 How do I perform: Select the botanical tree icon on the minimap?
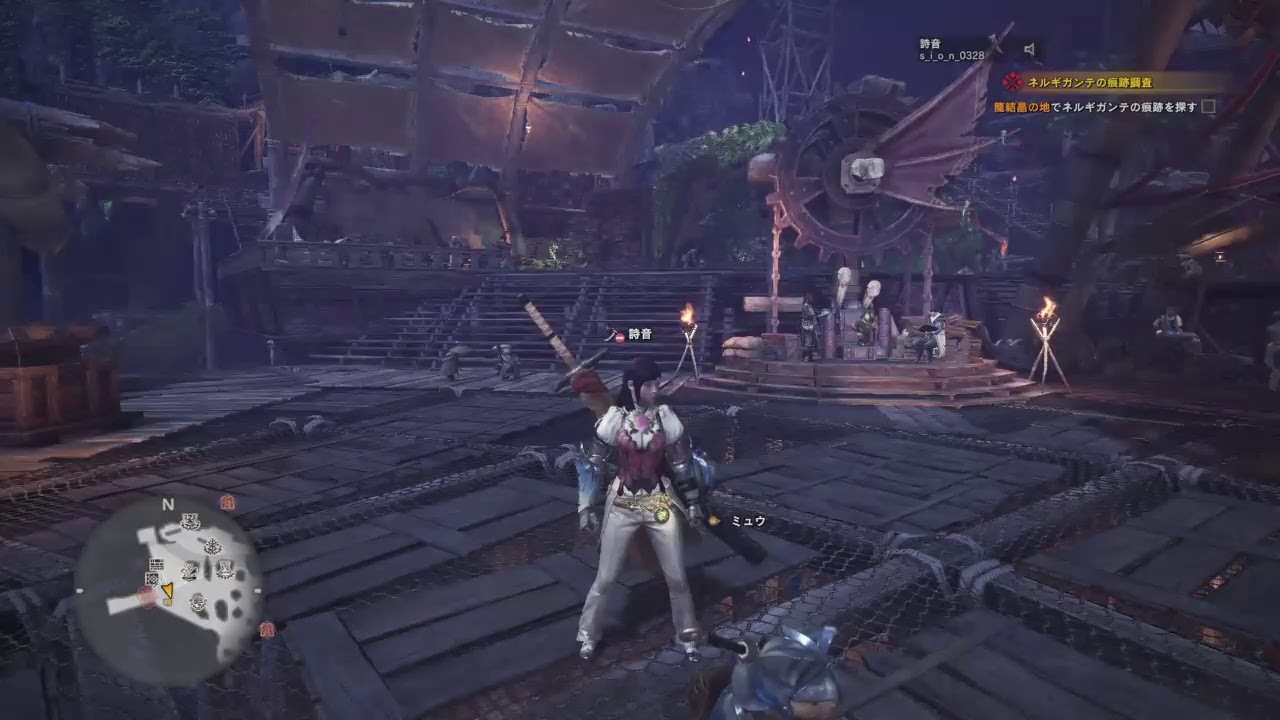(211, 544)
